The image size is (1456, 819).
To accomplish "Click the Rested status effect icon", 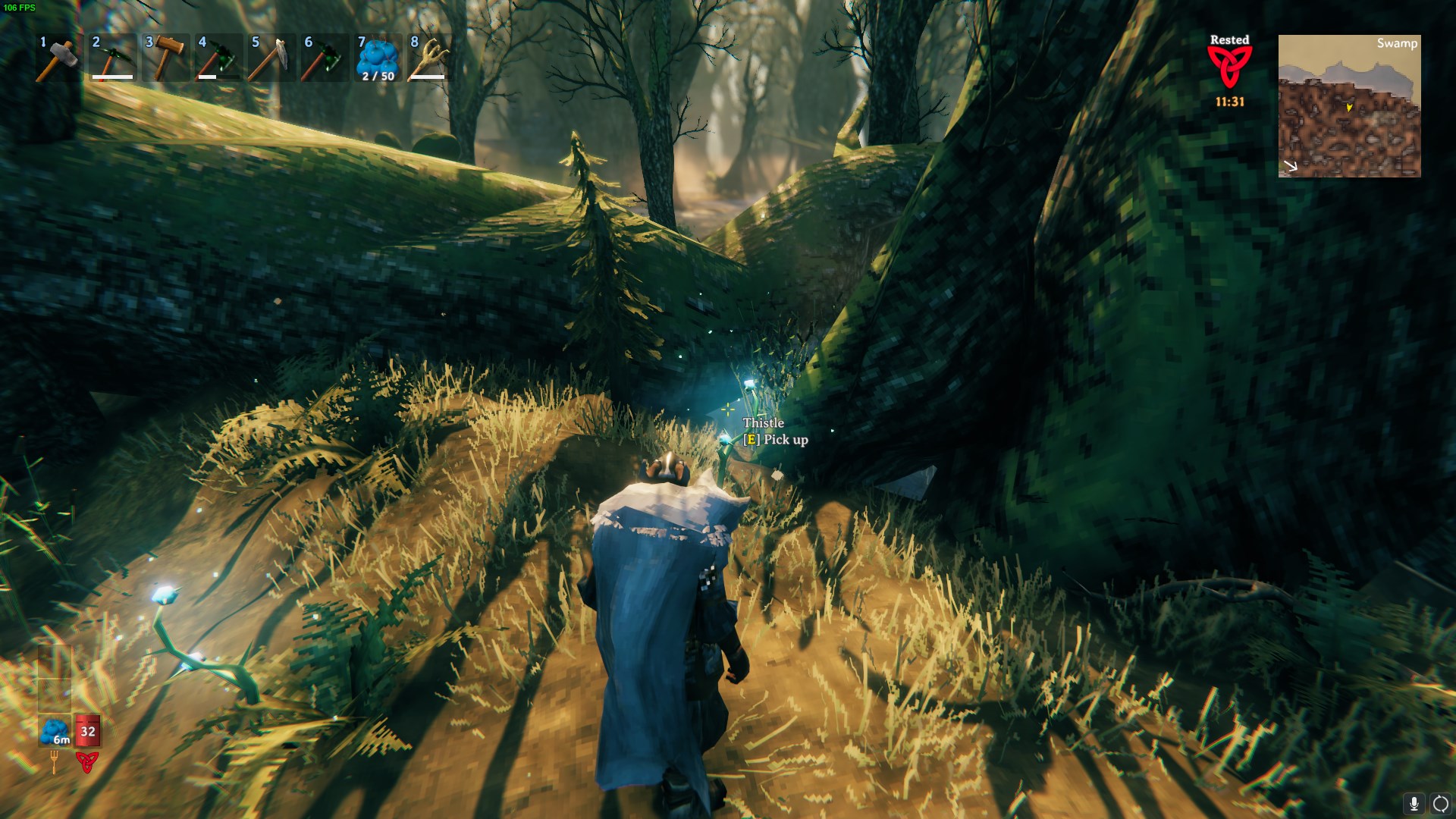I will pos(1229,67).
